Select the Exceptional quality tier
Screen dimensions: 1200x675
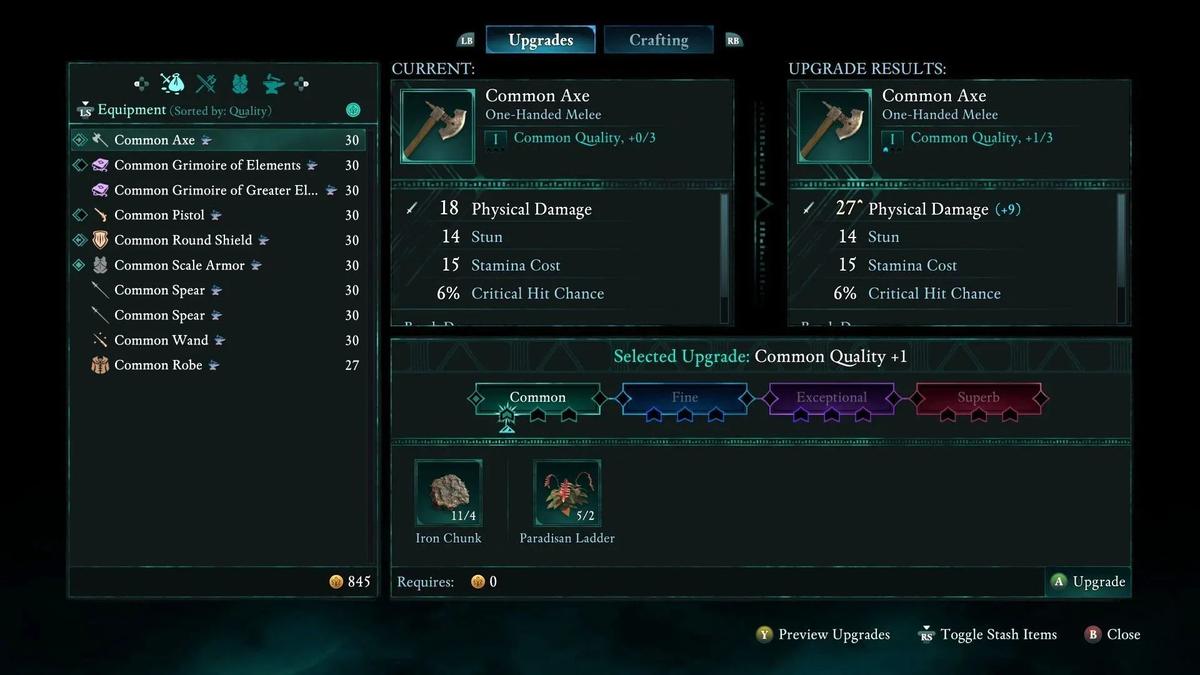tap(831, 398)
